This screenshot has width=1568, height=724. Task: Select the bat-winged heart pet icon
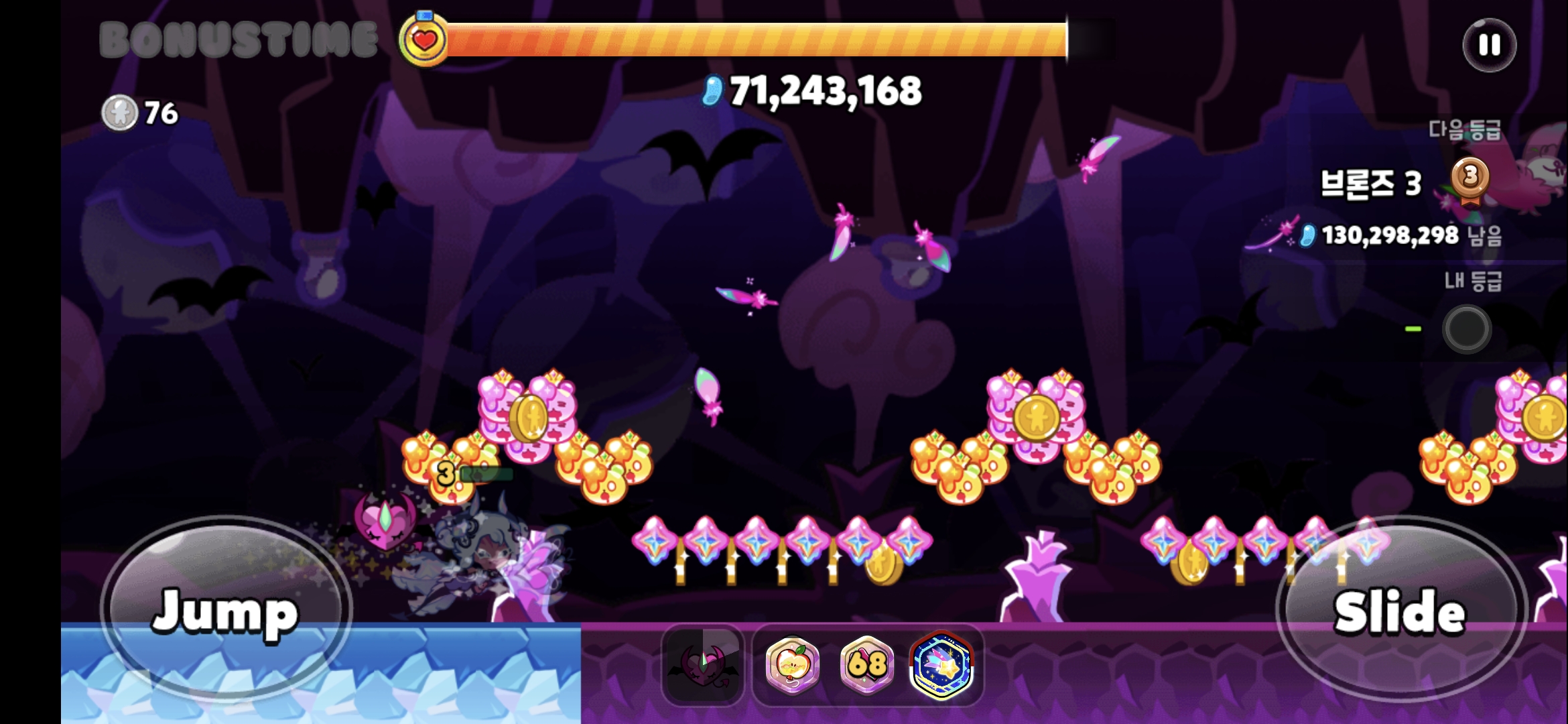point(703,664)
